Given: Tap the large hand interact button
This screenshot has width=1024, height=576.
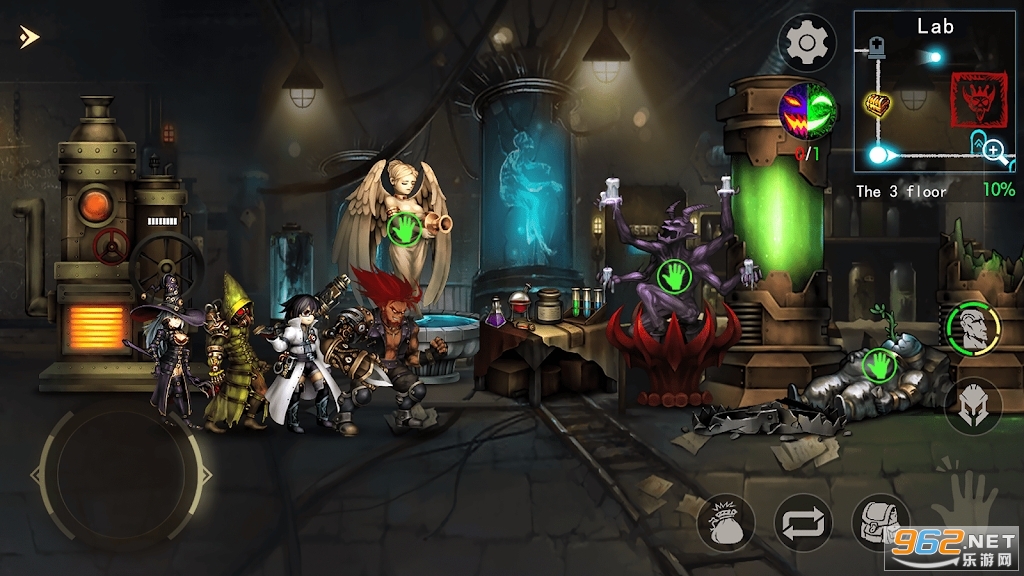Looking at the screenshot, I should coord(964,497).
